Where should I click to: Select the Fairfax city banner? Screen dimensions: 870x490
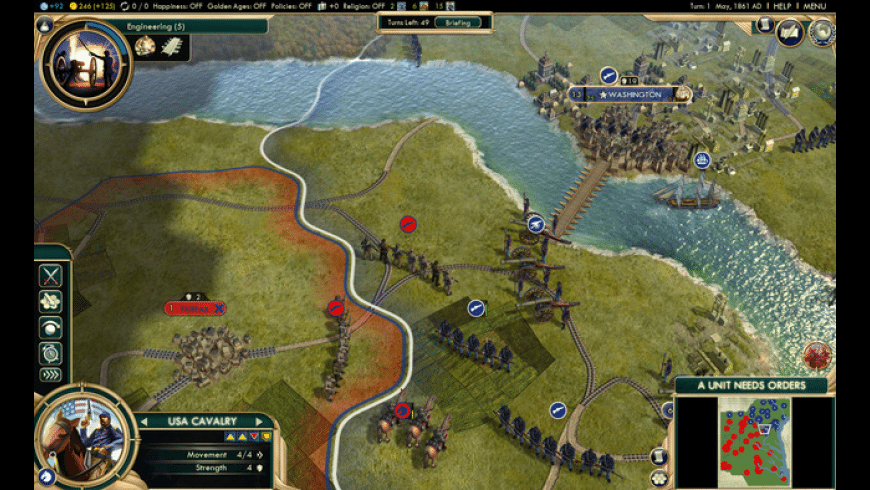[x=195, y=308]
